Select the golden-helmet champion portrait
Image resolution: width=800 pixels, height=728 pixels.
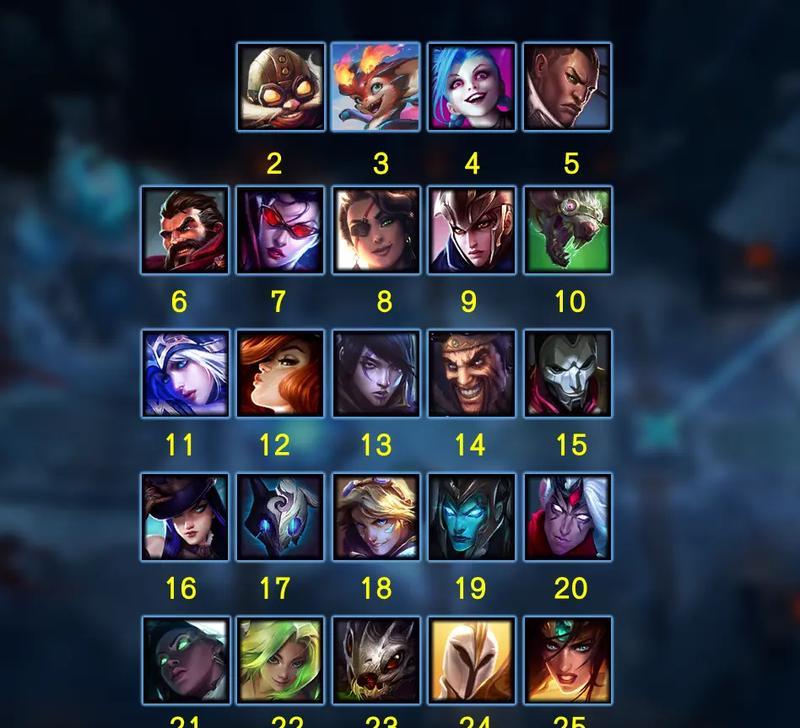(471, 660)
